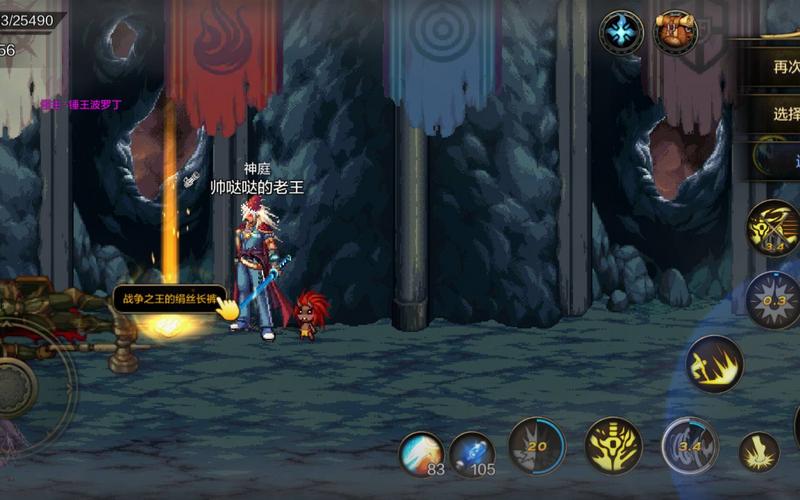Viewport: 800px width, 500px height.
Task: Use the ground shockwave strike skill
Action: click(x=714, y=364)
